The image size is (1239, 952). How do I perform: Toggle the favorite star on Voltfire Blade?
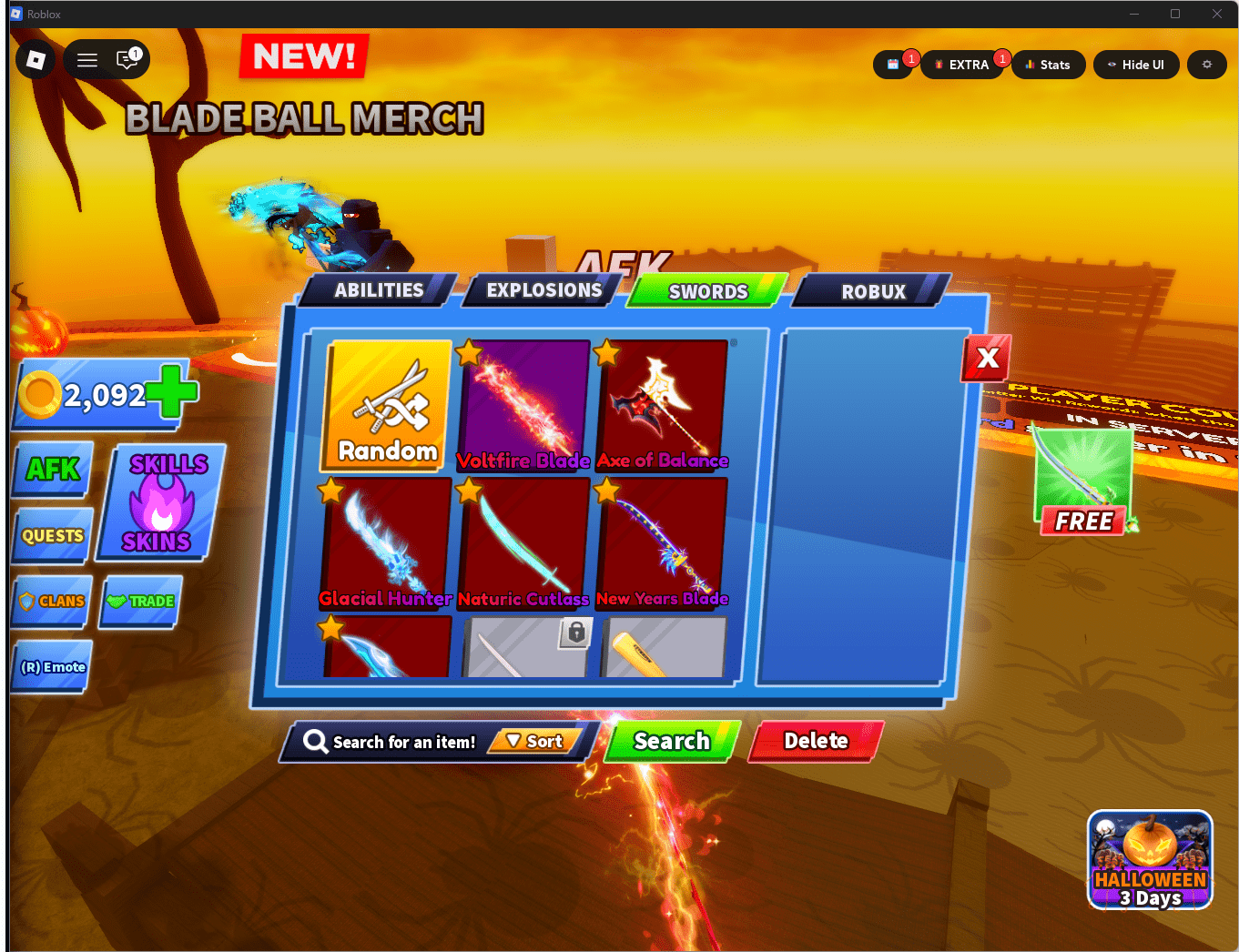point(470,353)
